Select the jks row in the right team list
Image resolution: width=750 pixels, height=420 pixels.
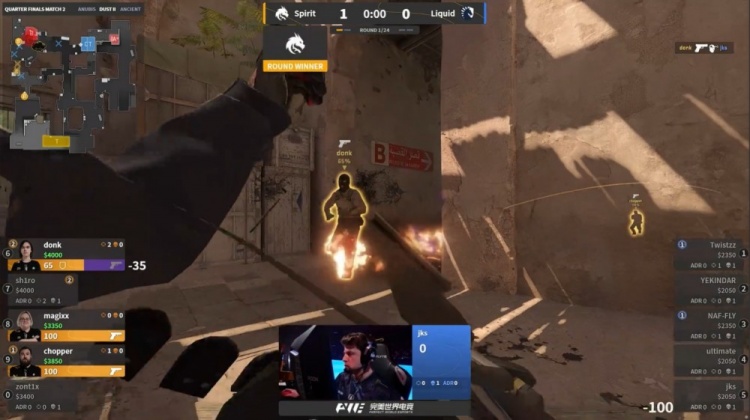click(x=711, y=396)
